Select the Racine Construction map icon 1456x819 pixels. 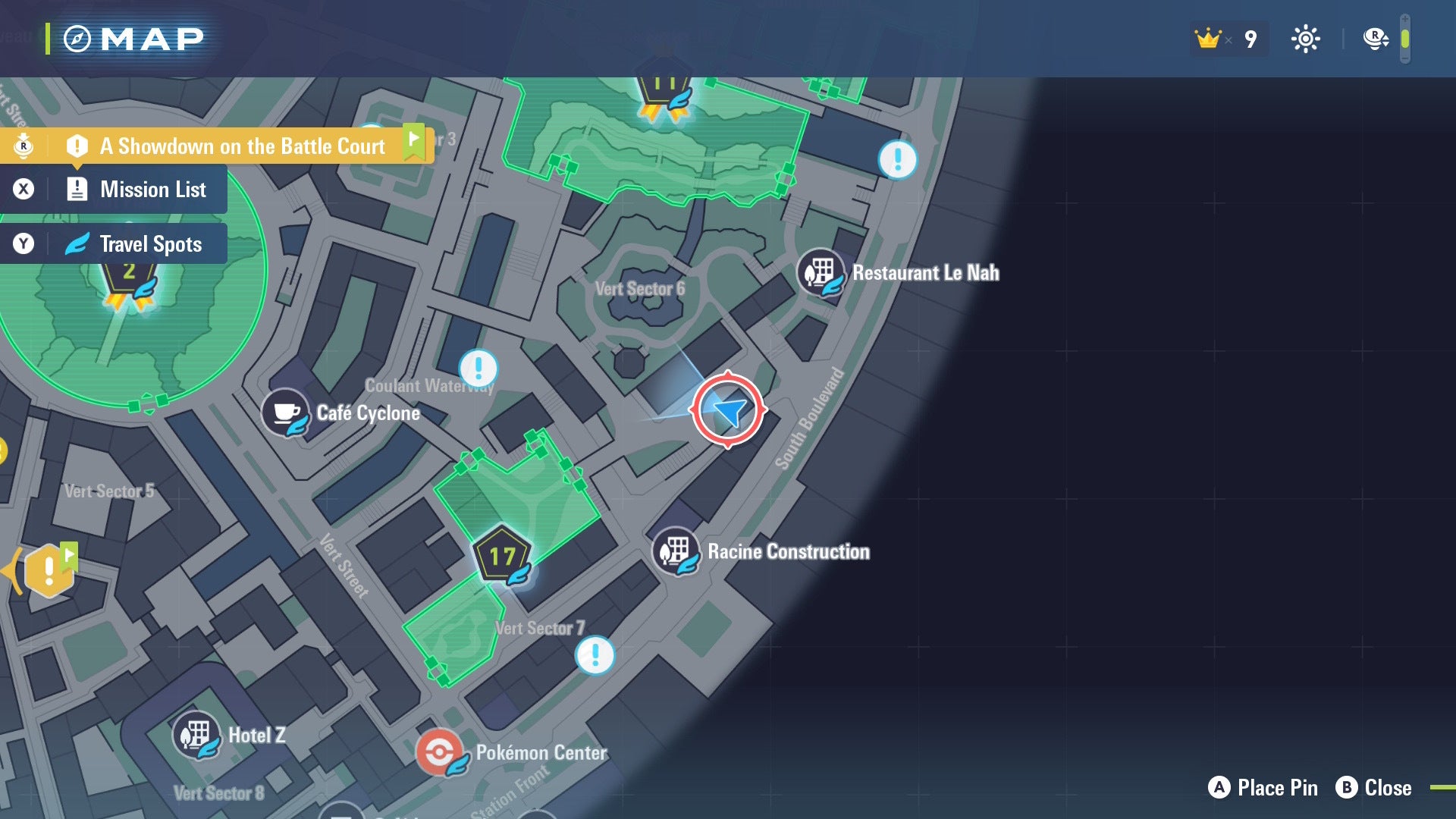(x=676, y=551)
